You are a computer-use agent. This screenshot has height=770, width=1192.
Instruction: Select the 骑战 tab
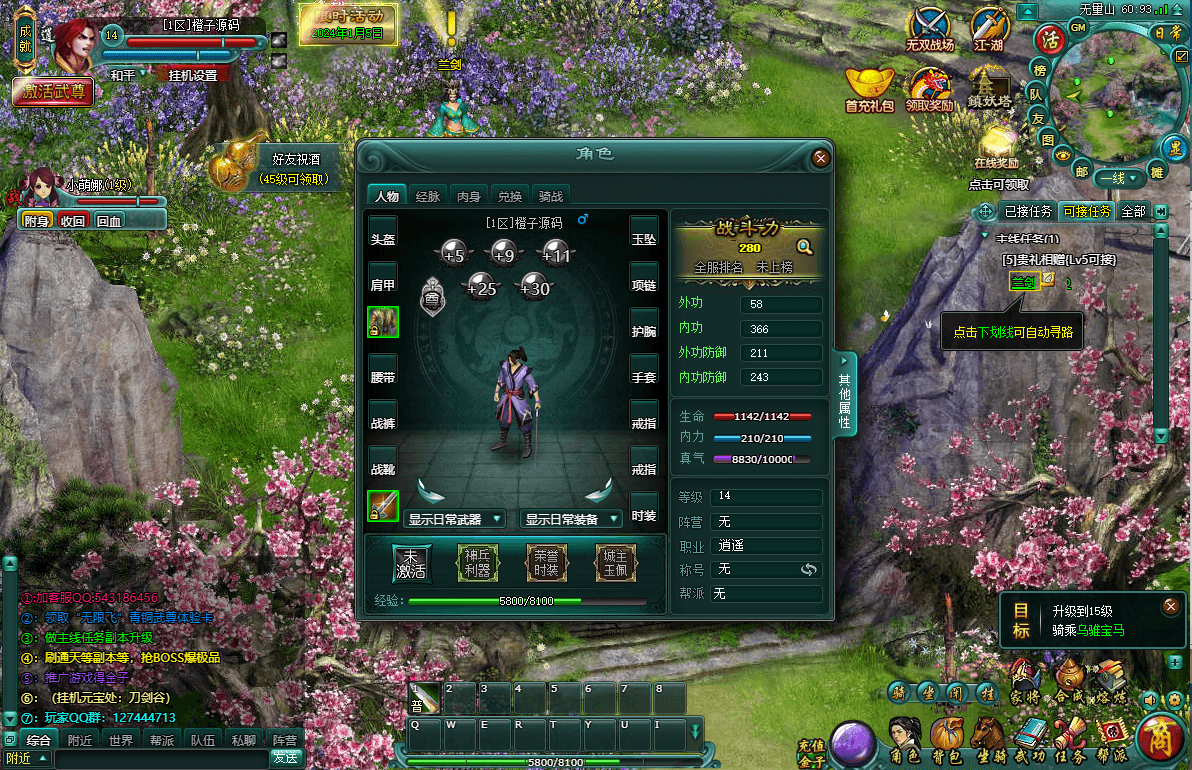[551, 196]
